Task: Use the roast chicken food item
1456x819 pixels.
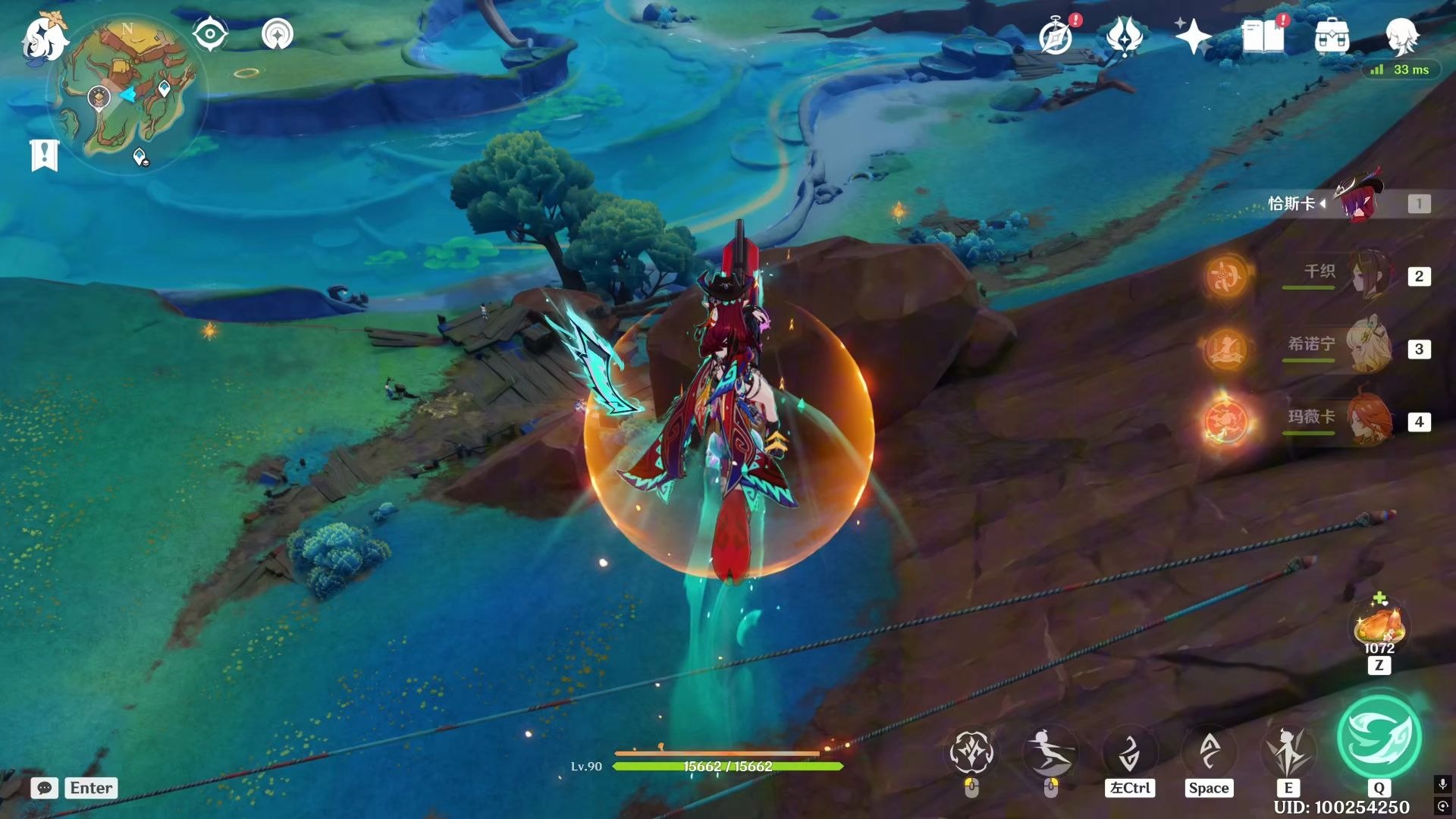Action: click(x=1379, y=626)
